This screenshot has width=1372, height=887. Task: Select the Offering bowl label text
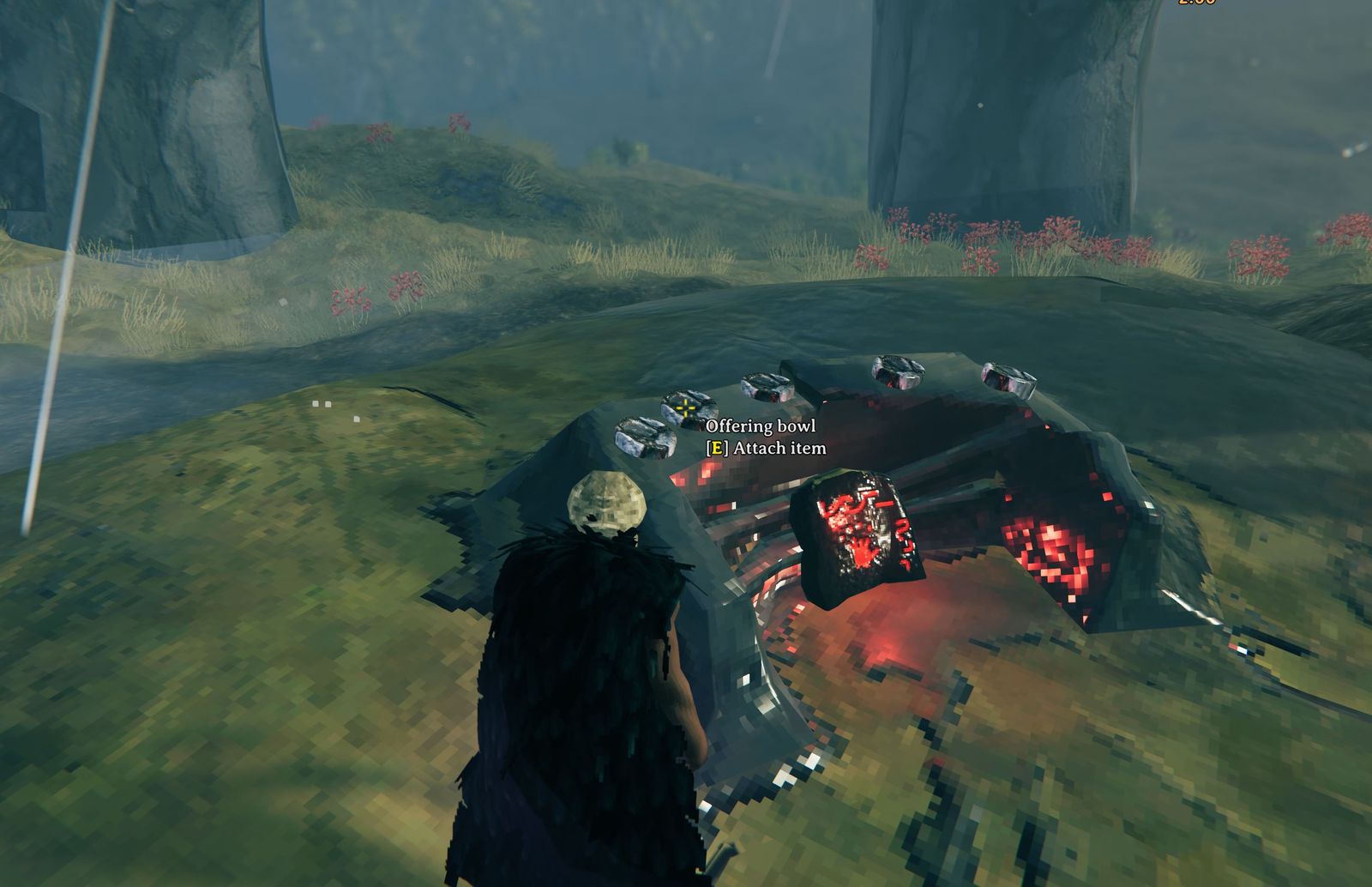coord(761,425)
